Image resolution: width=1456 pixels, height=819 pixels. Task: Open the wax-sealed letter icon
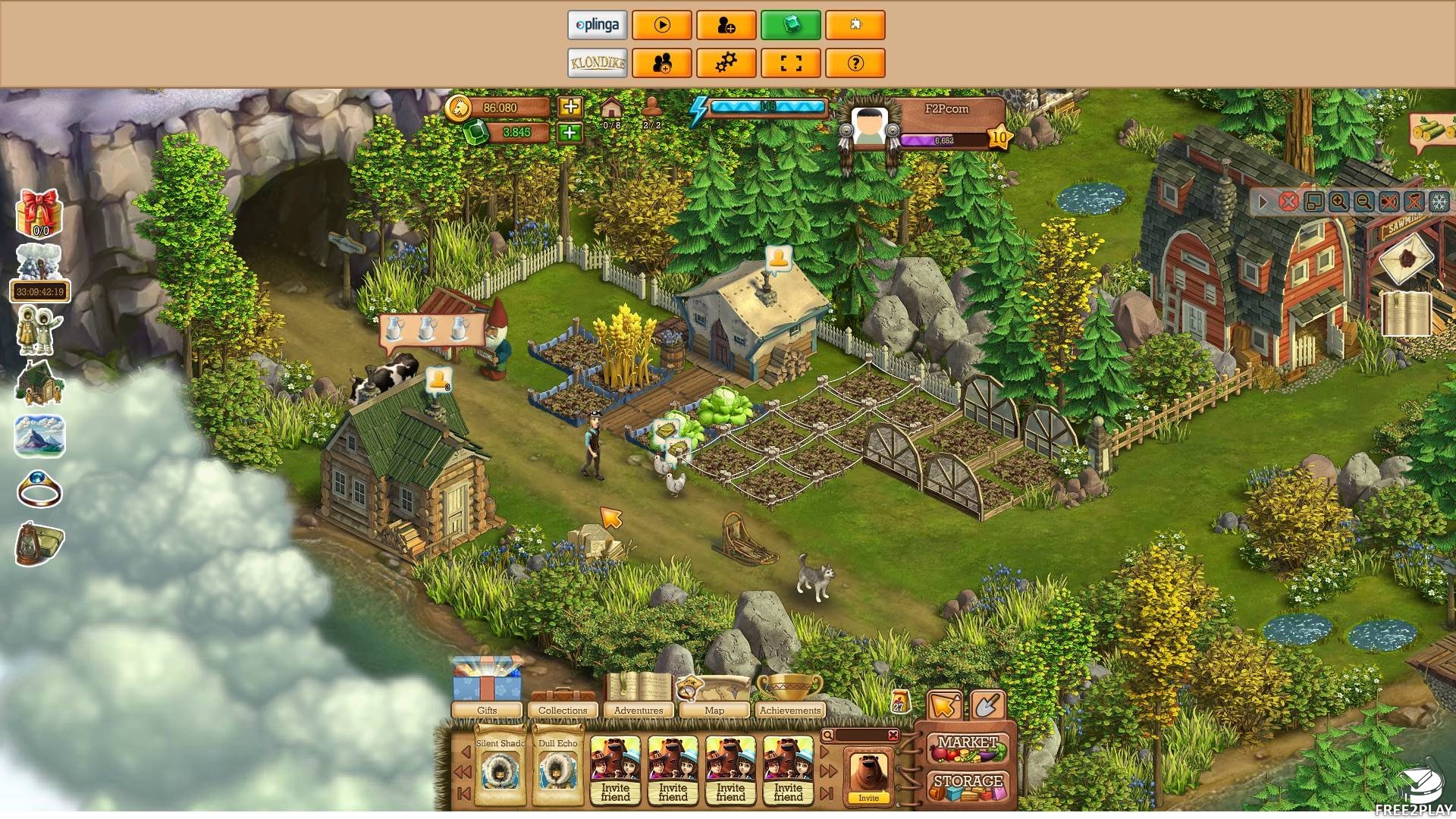pos(1407,258)
